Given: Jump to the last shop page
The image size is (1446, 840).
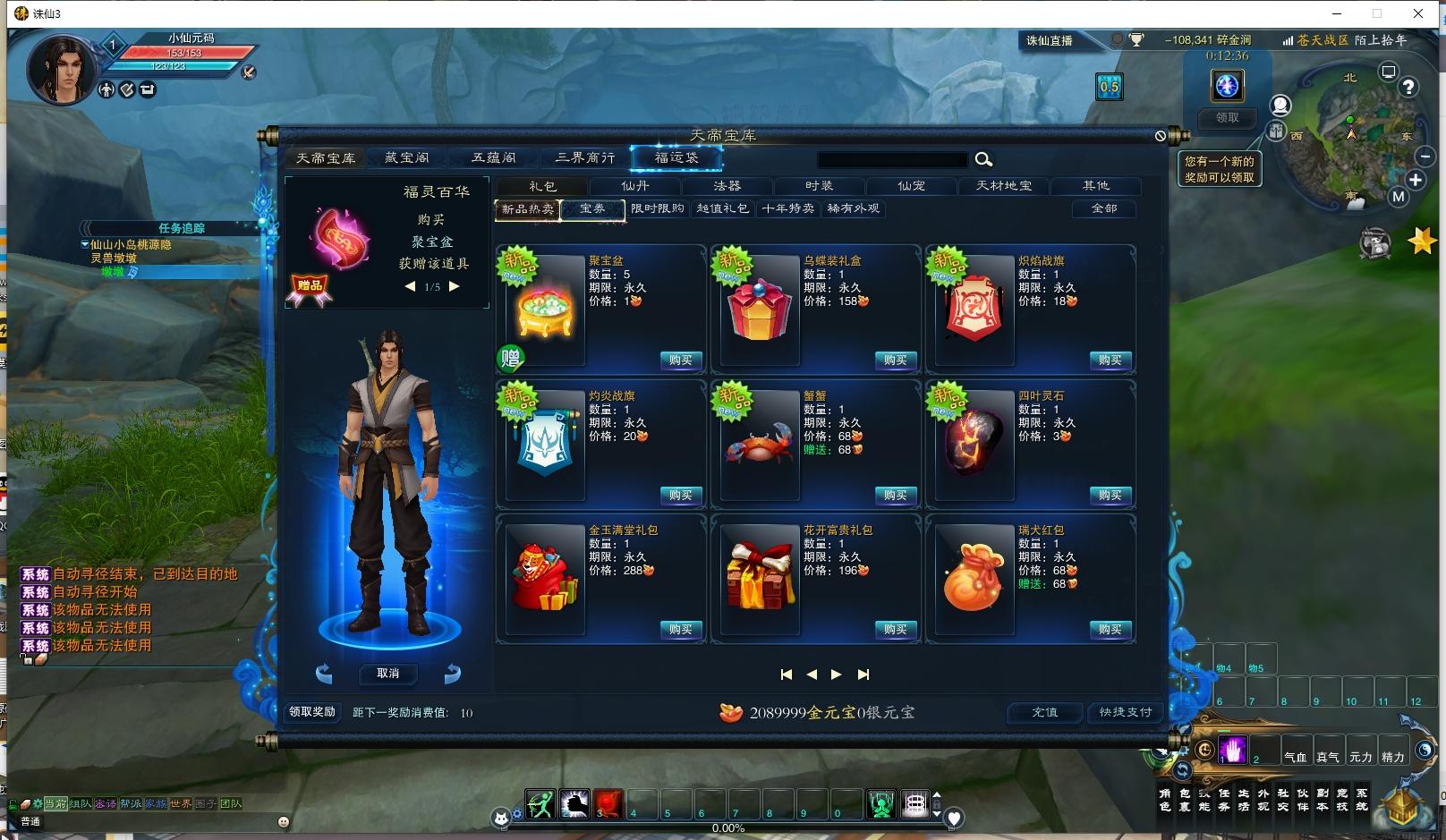Looking at the screenshot, I should pos(863,675).
